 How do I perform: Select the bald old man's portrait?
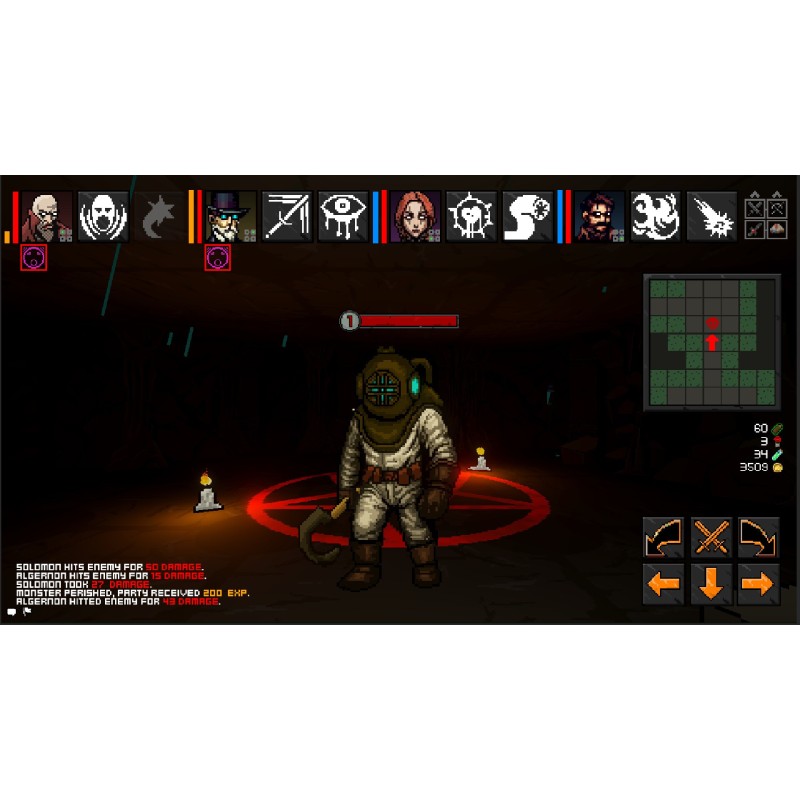(x=47, y=217)
